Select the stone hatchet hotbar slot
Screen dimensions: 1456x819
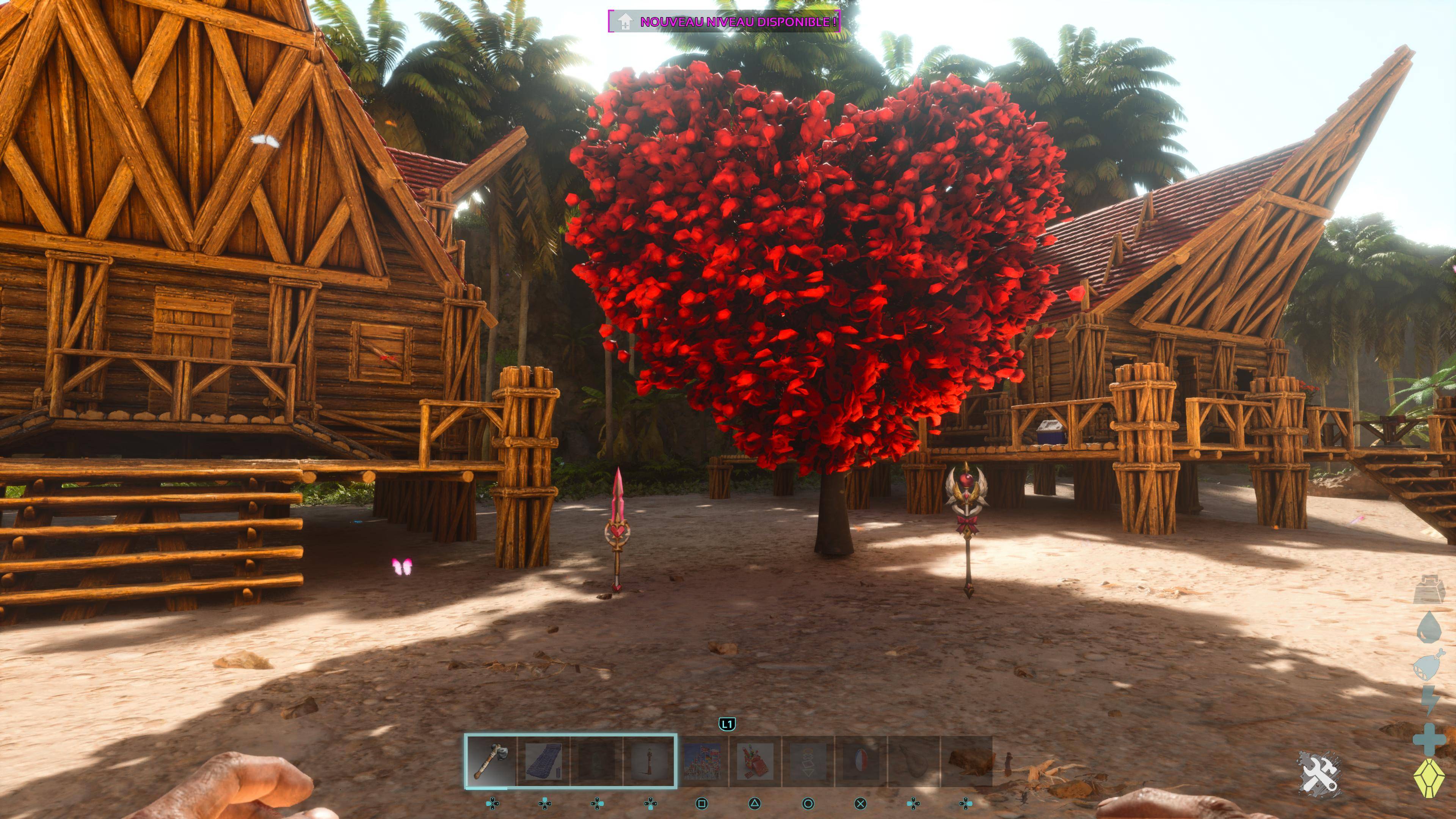(x=491, y=761)
